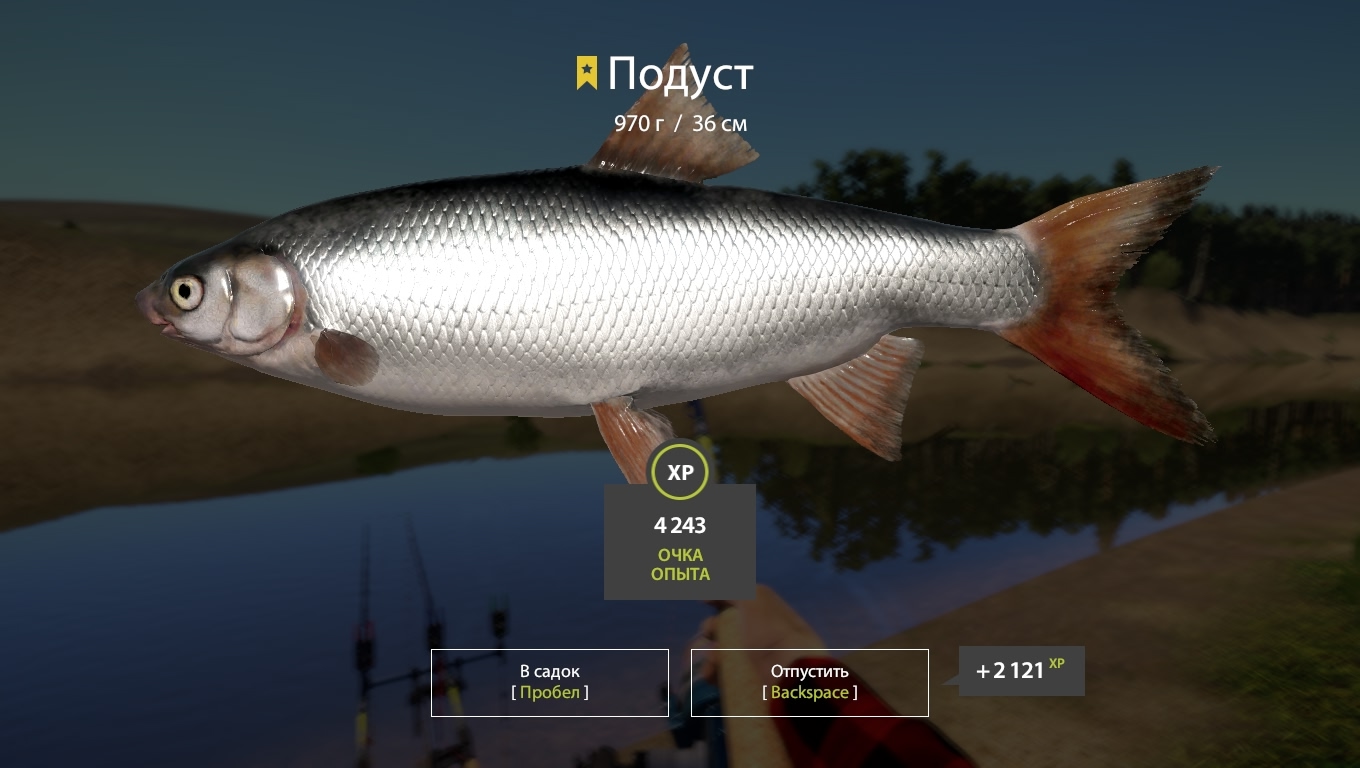The width and height of the screenshot is (1360, 768).
Task: Release the fish with the Отпустить button
Action: [x=809, y=682]
